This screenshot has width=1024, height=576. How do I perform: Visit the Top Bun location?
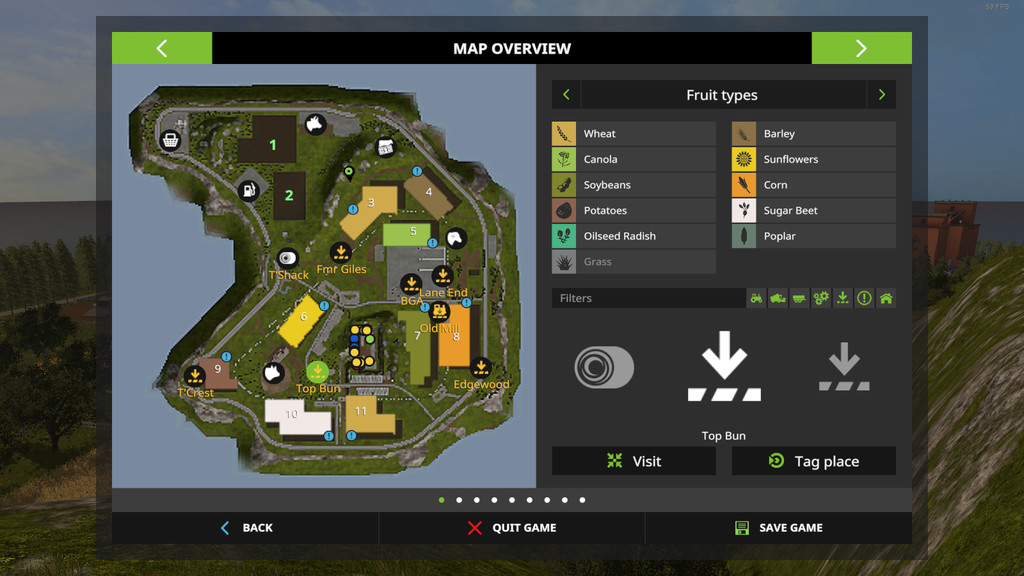pyautogui.click(x=634, y=461)
